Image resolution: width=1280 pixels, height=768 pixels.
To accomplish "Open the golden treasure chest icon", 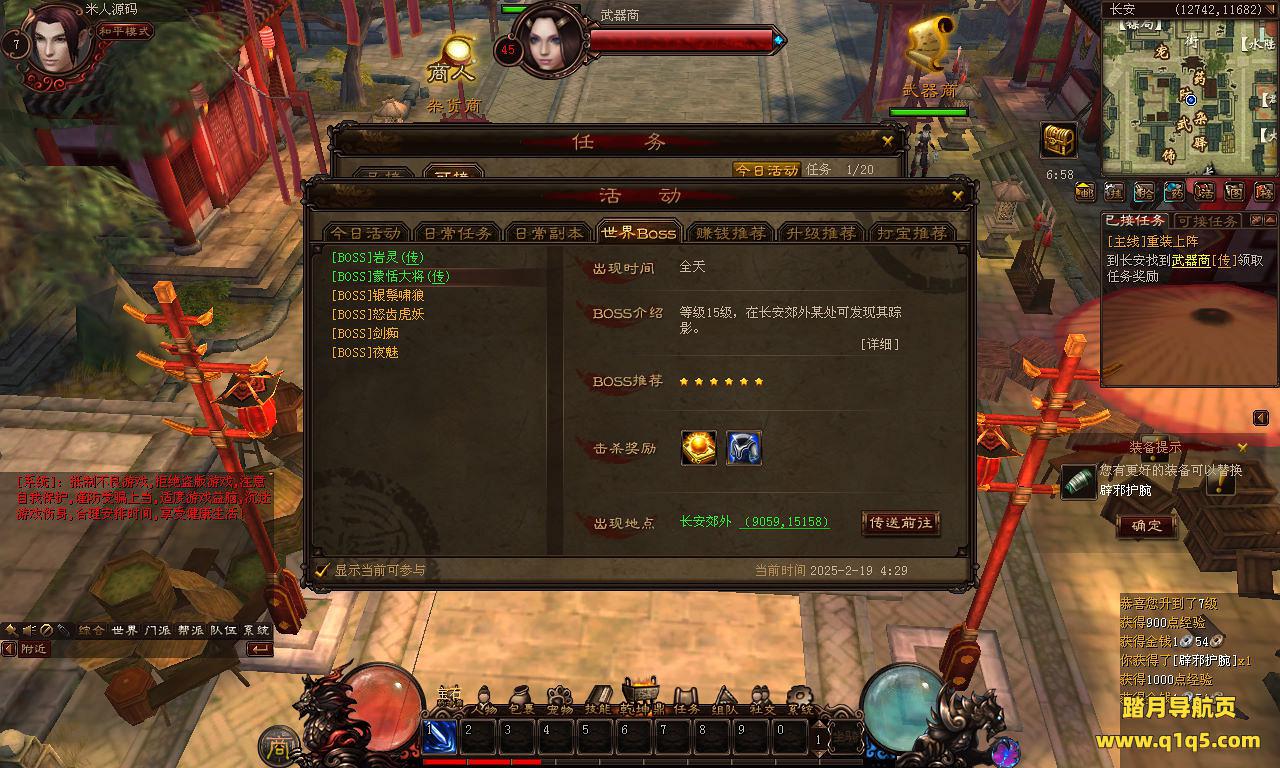I will pyautogui.click(x=1059, y=141).
